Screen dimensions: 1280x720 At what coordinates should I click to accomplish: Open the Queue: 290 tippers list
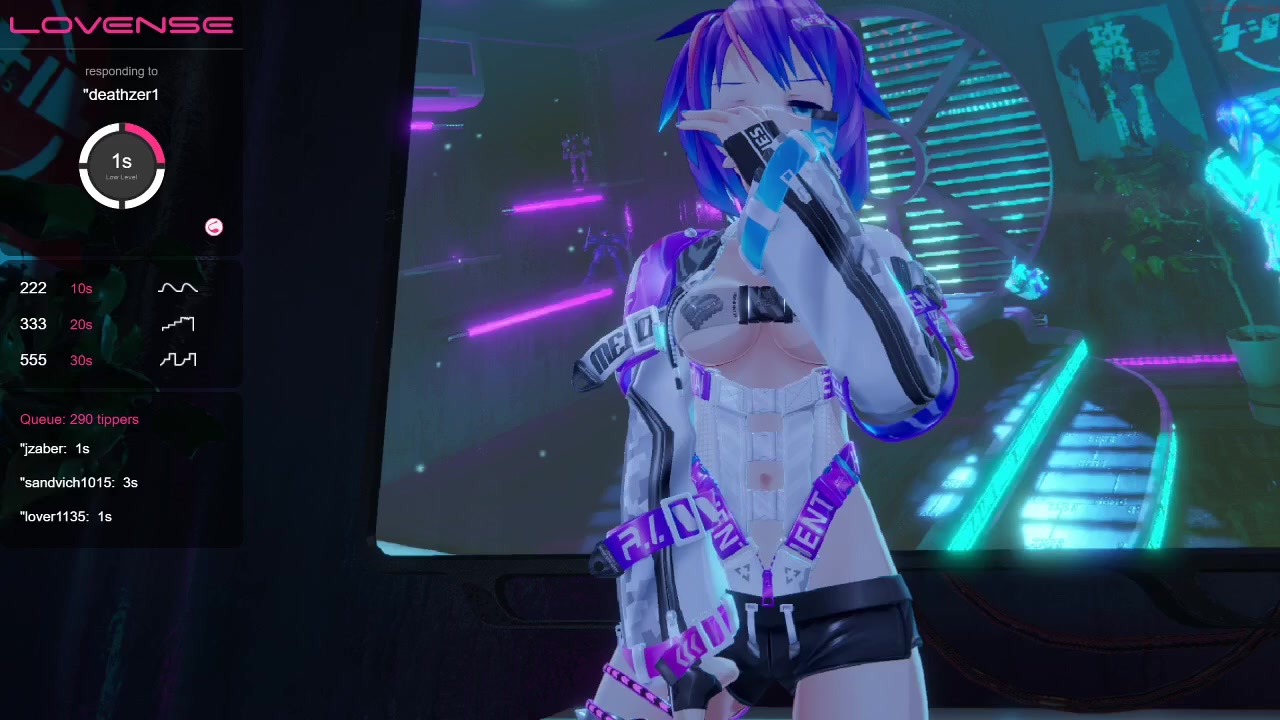coord(79,419)
